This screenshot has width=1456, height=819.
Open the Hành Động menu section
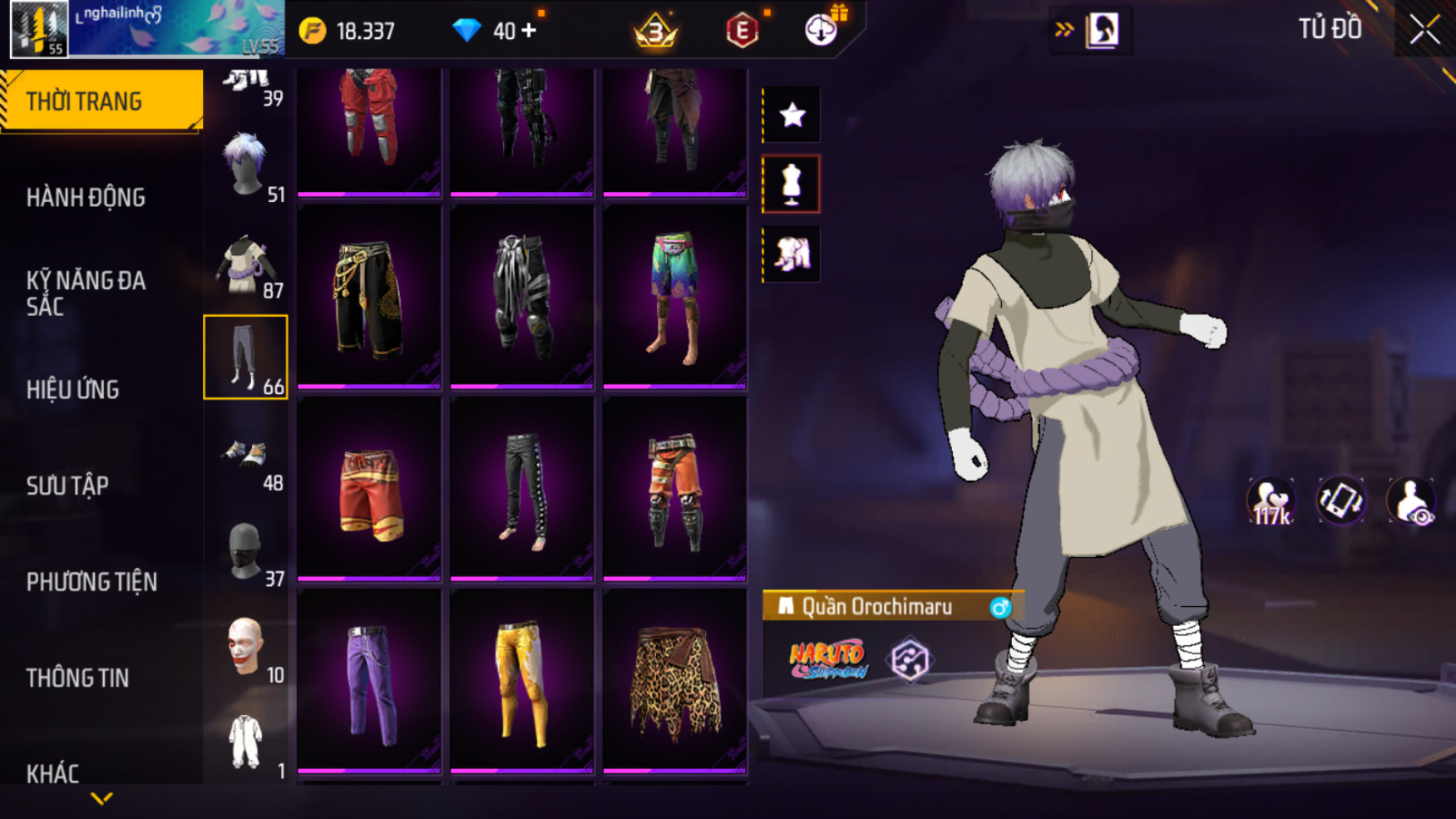click(x=86, y=198)
